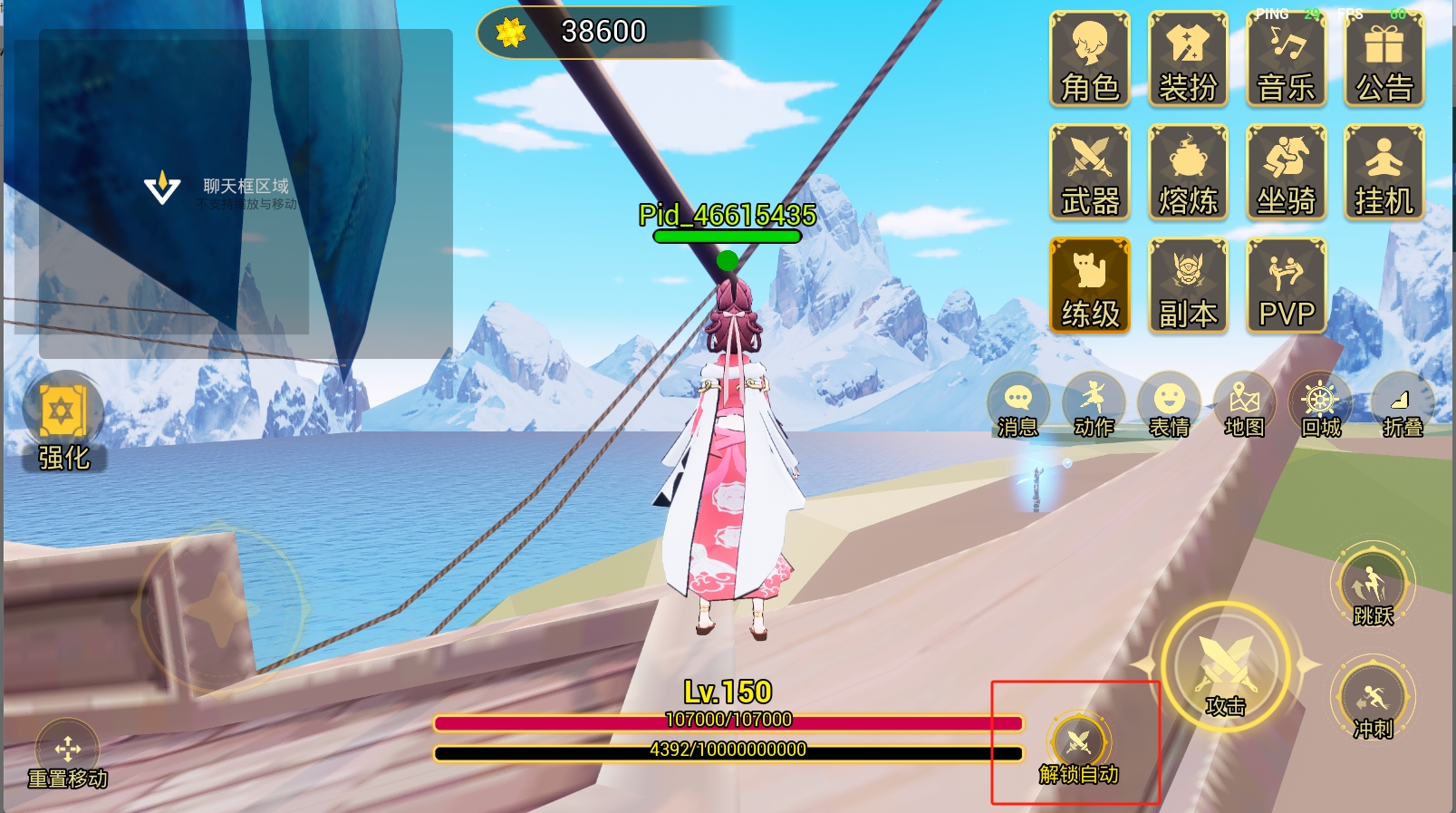The width and height of the screenshot is (1456, 813).
Task: Enter the PVP menu
Action: pos(1286,286)
